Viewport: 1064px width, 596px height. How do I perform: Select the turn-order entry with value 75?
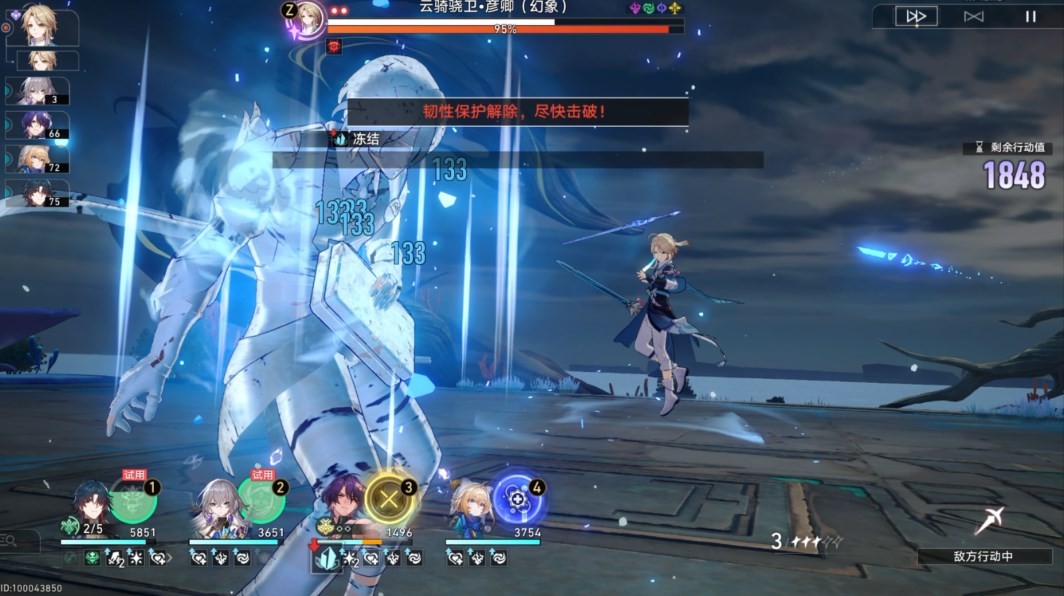38,193
